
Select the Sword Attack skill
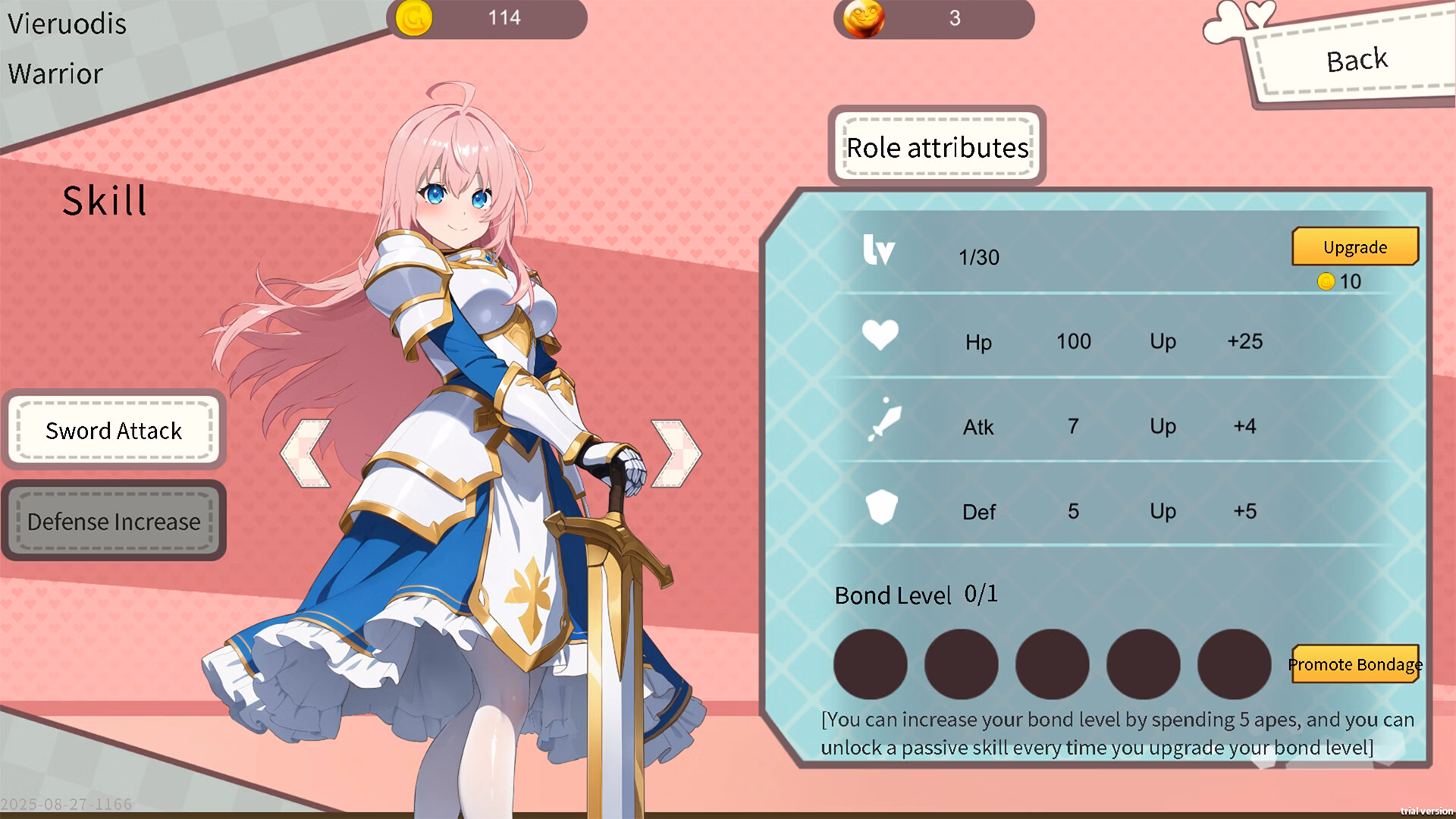pyautogui.click(x=114, y=431)
